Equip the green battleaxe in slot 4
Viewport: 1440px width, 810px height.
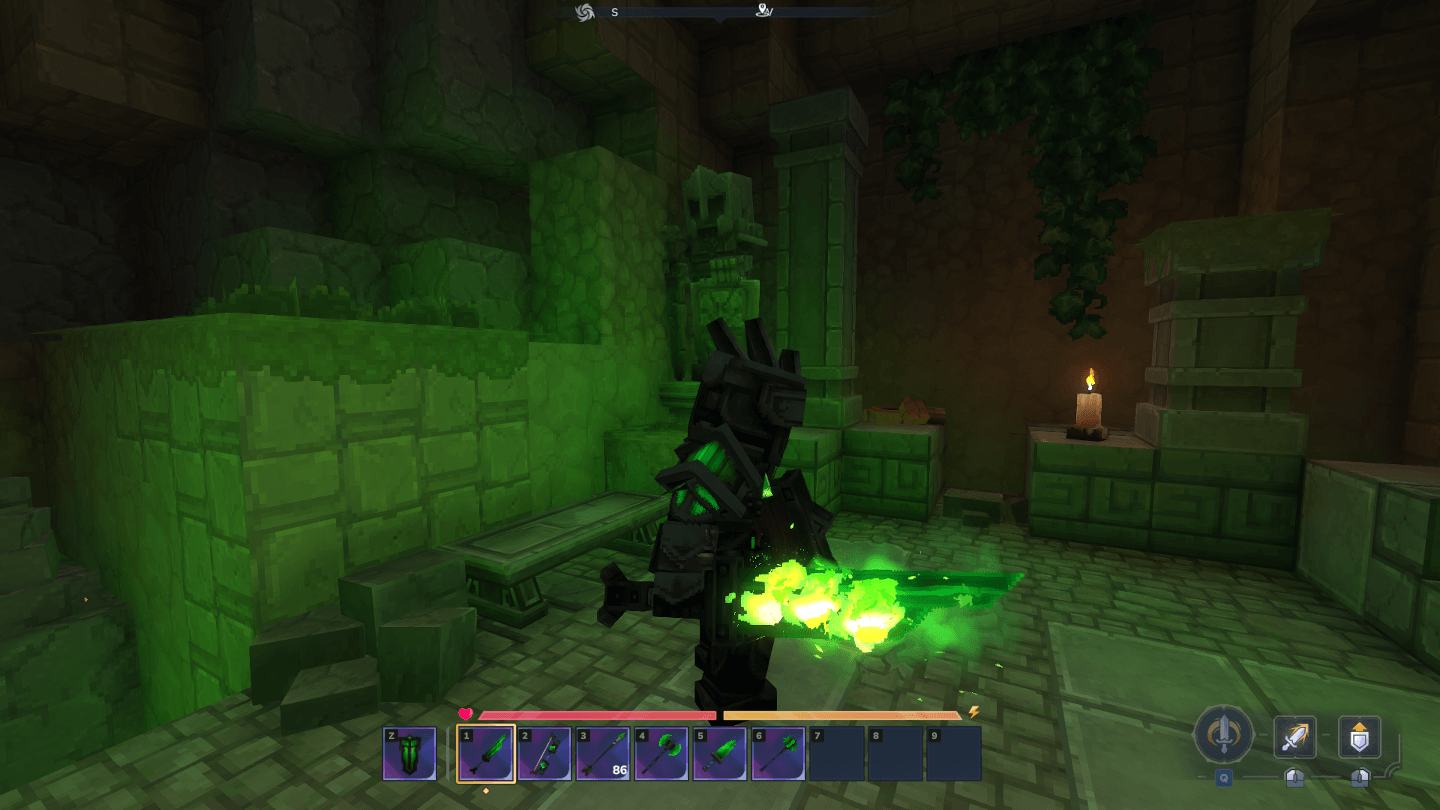pos(661,753)
